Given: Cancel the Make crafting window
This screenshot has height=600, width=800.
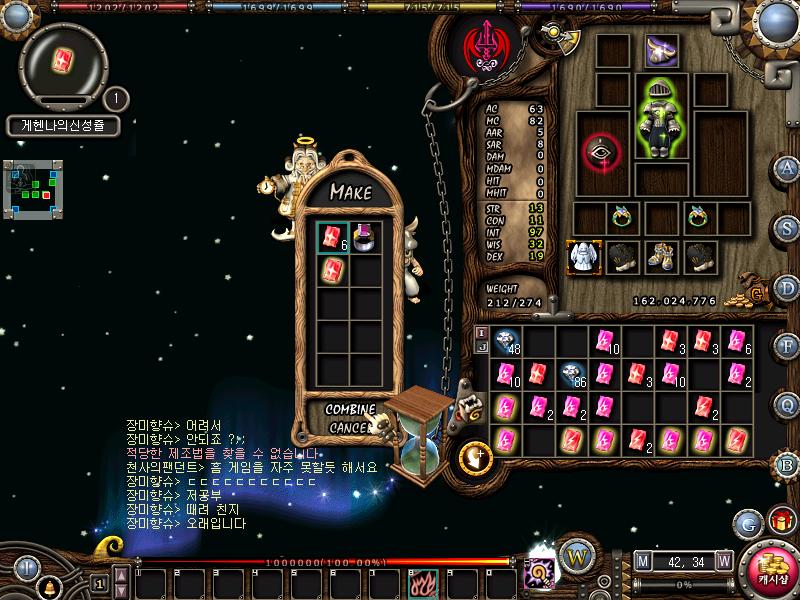Looking at the screenshot, I should click(x=349, y=427).
